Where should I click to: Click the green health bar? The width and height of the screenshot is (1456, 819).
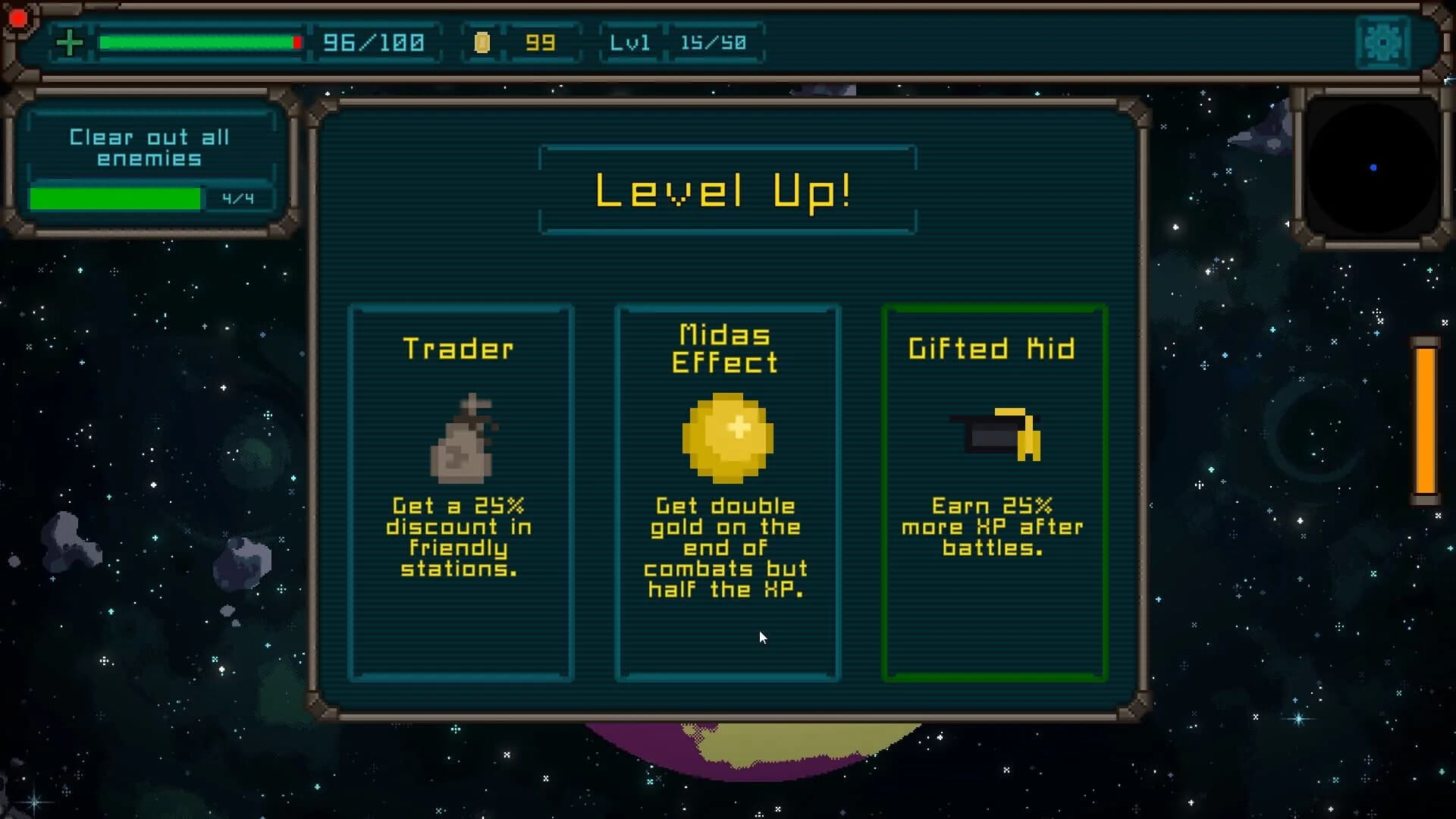(199, 43)
